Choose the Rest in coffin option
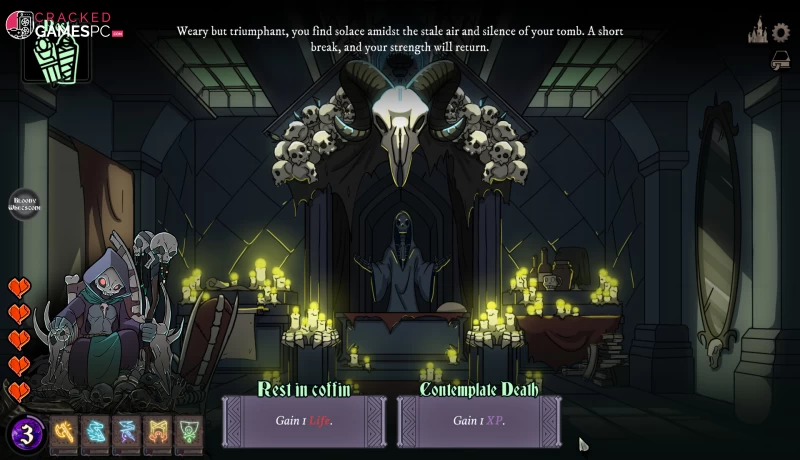 pos(304,420)
